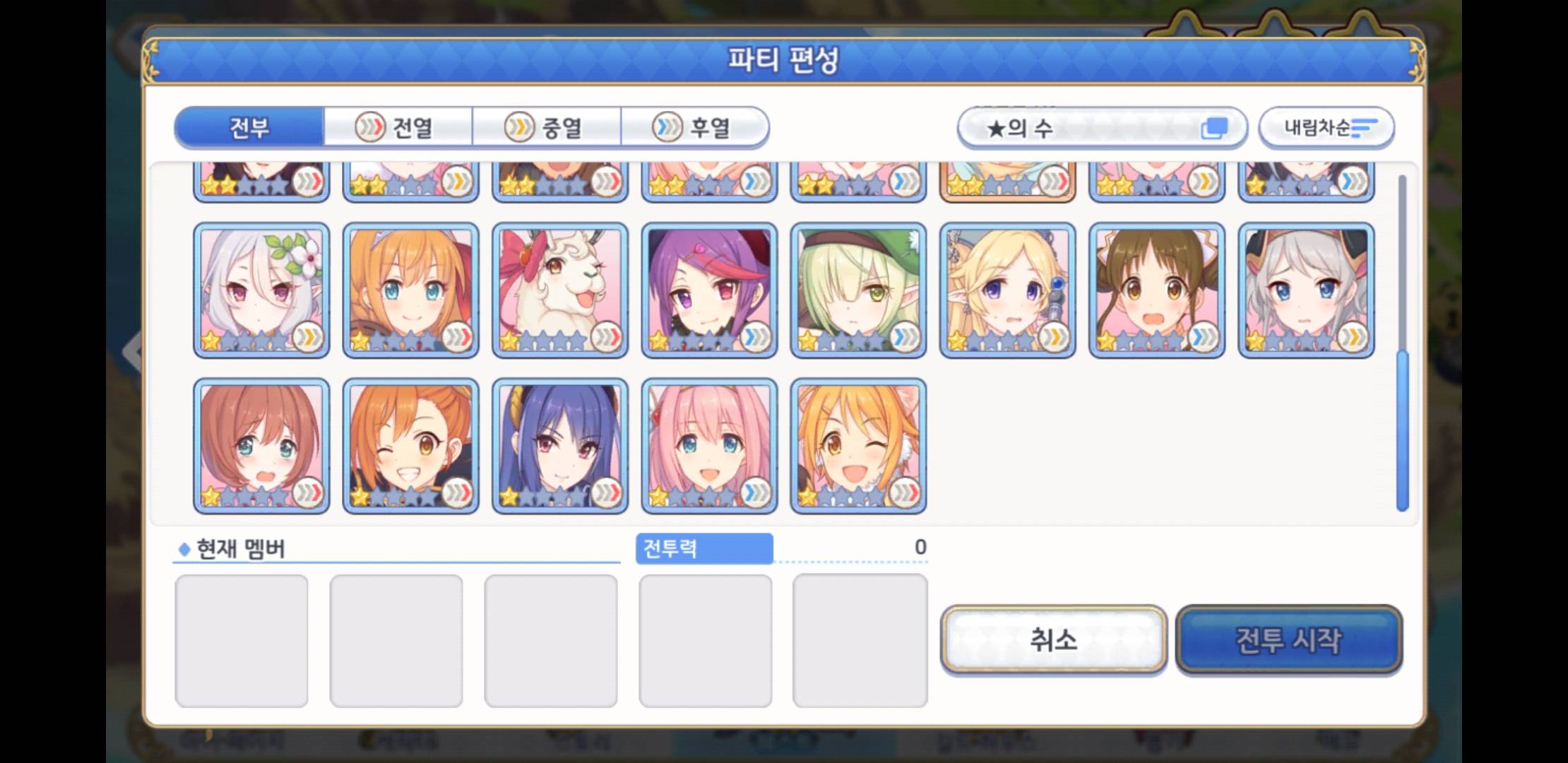Add the green-haired girl in green hat
This screenshot has width=1568, height=763.
point(858,290)
